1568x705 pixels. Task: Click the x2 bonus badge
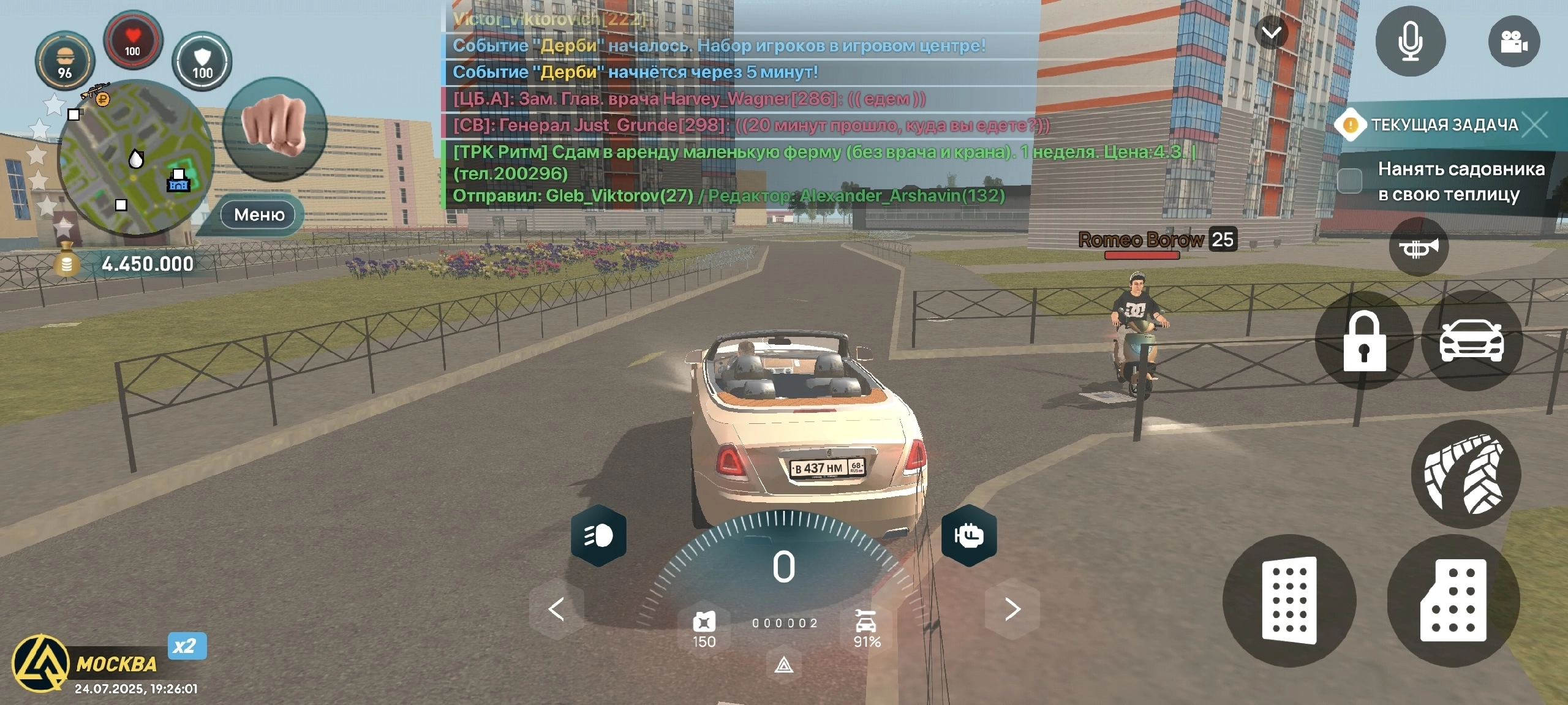pyautogui.click(x=186, y=646)
